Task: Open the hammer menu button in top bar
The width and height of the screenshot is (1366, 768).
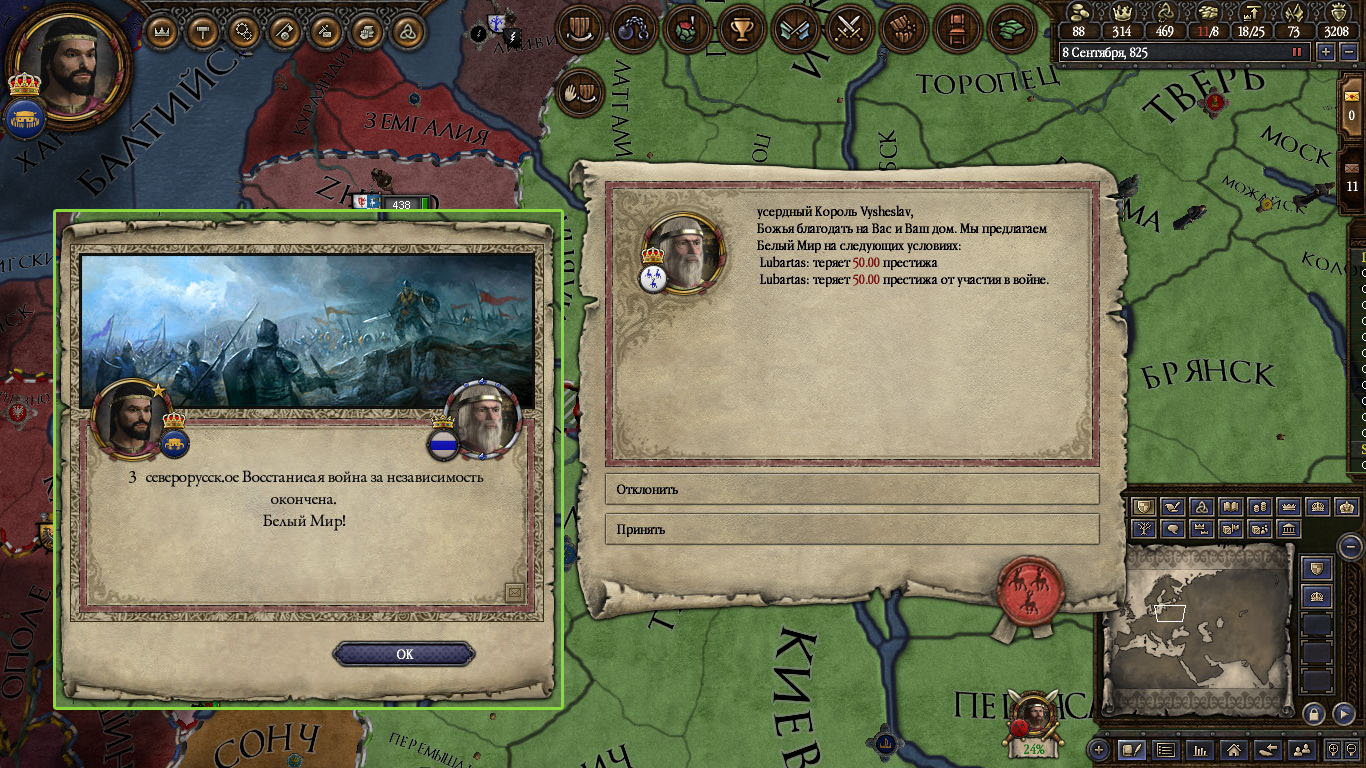Action: [x=202, y=31]
